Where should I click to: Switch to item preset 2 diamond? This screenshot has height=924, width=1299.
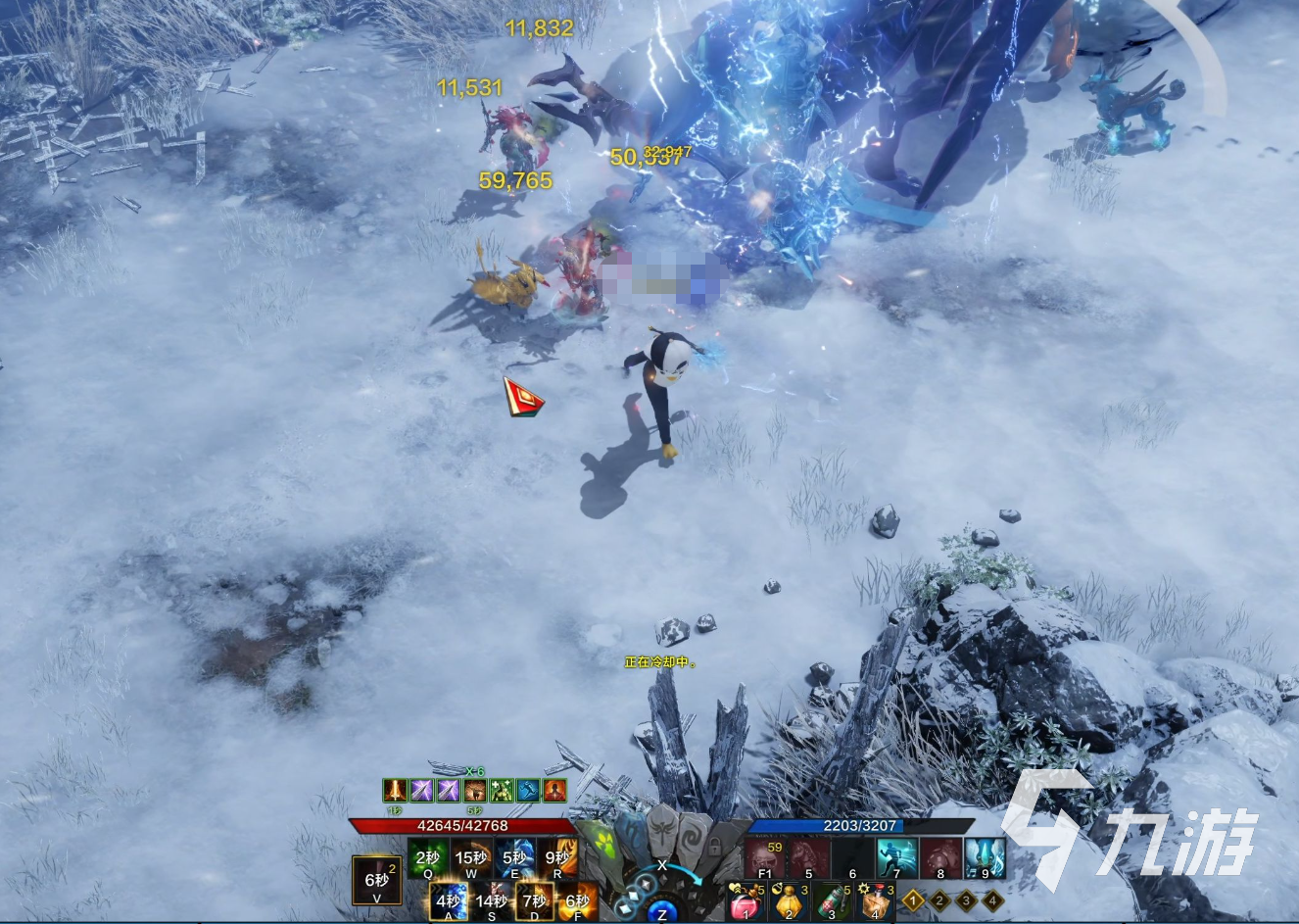[939, 900]
